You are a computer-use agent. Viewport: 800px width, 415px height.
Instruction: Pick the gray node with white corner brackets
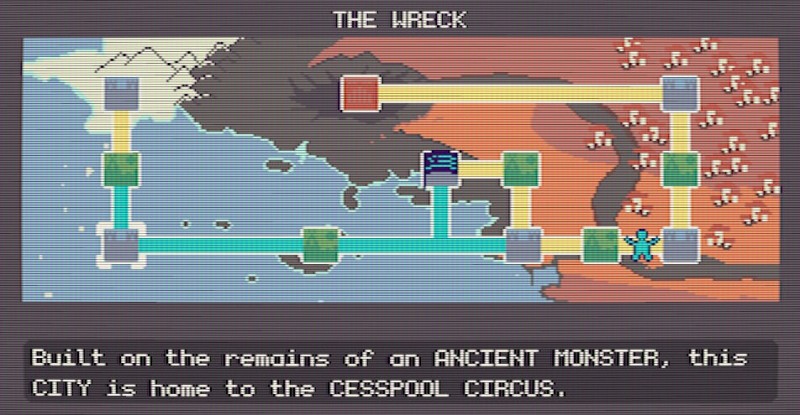pos(122,244)
